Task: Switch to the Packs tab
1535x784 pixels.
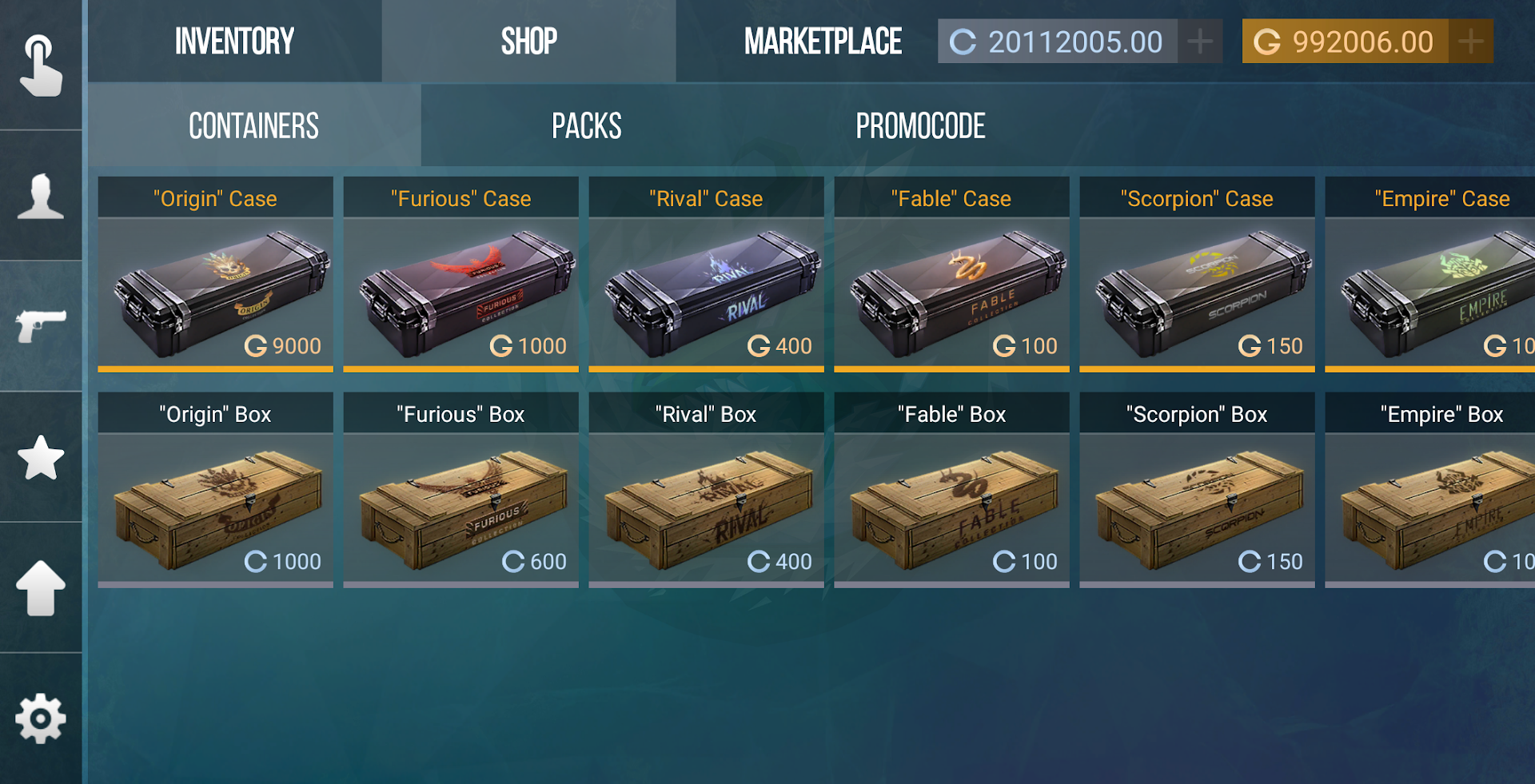Action: pos(585,125)
